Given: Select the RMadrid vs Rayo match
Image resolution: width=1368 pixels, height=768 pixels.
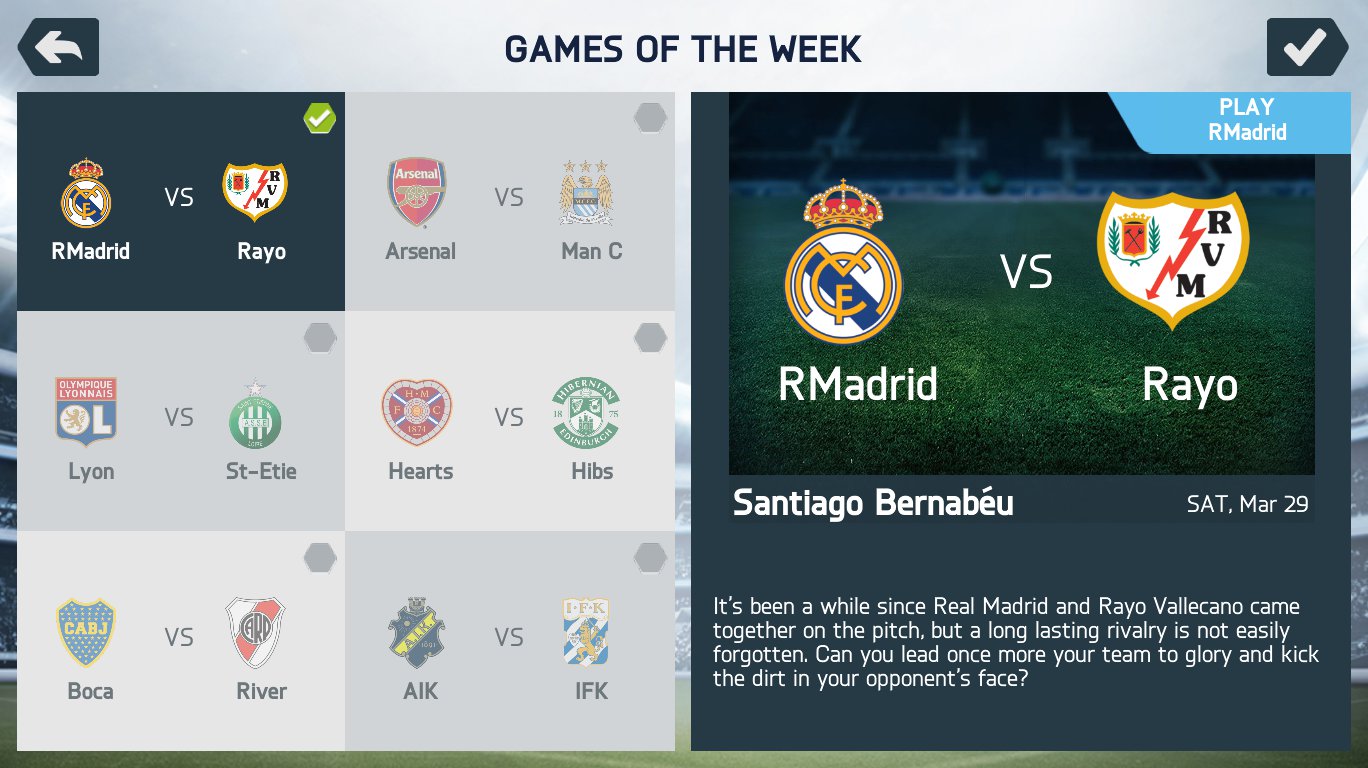Looking at the screenshot, I should tap(181, 202).
